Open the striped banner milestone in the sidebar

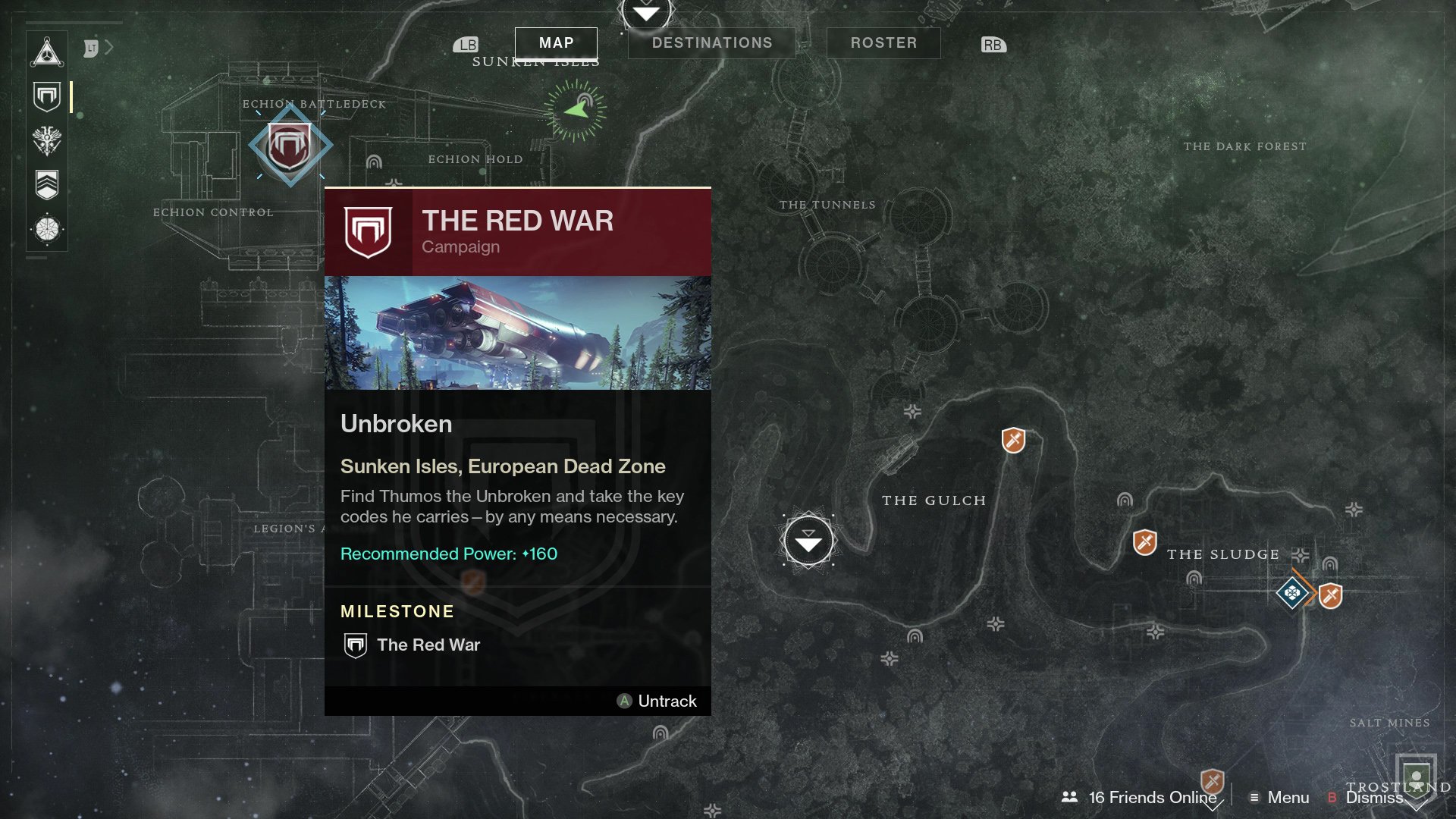tap(47, 184)
